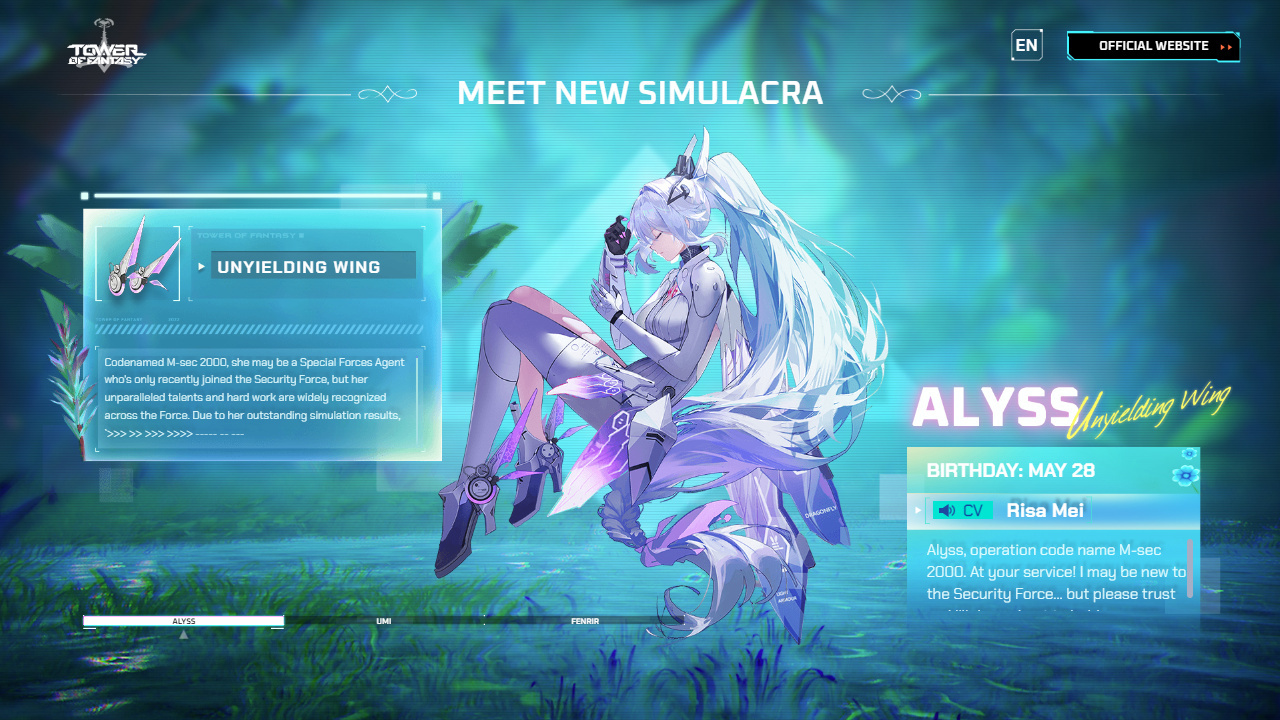Switch to the Umi simulacrum tab

[384, 621]
